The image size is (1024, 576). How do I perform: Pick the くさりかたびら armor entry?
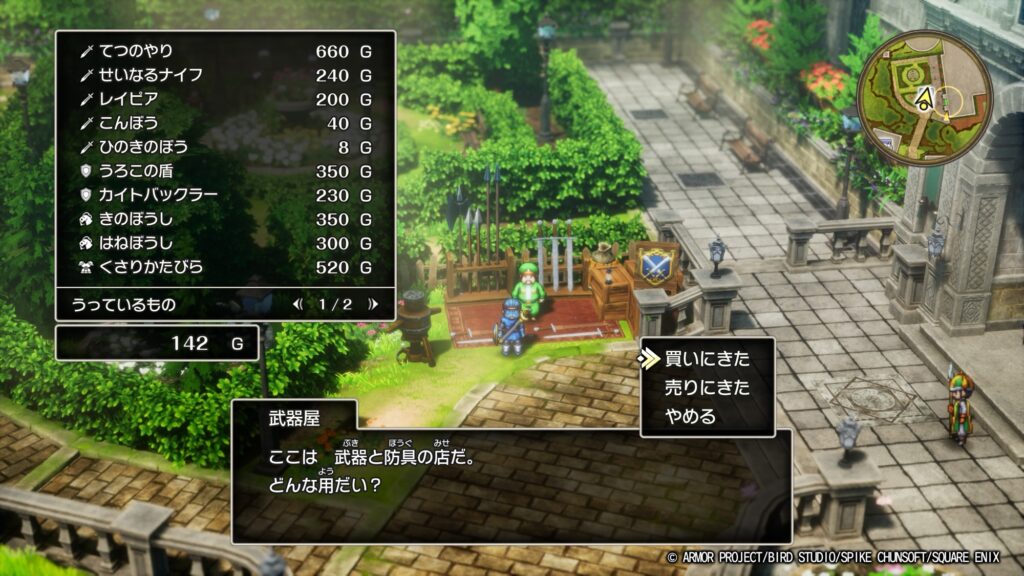click(226, 267)
